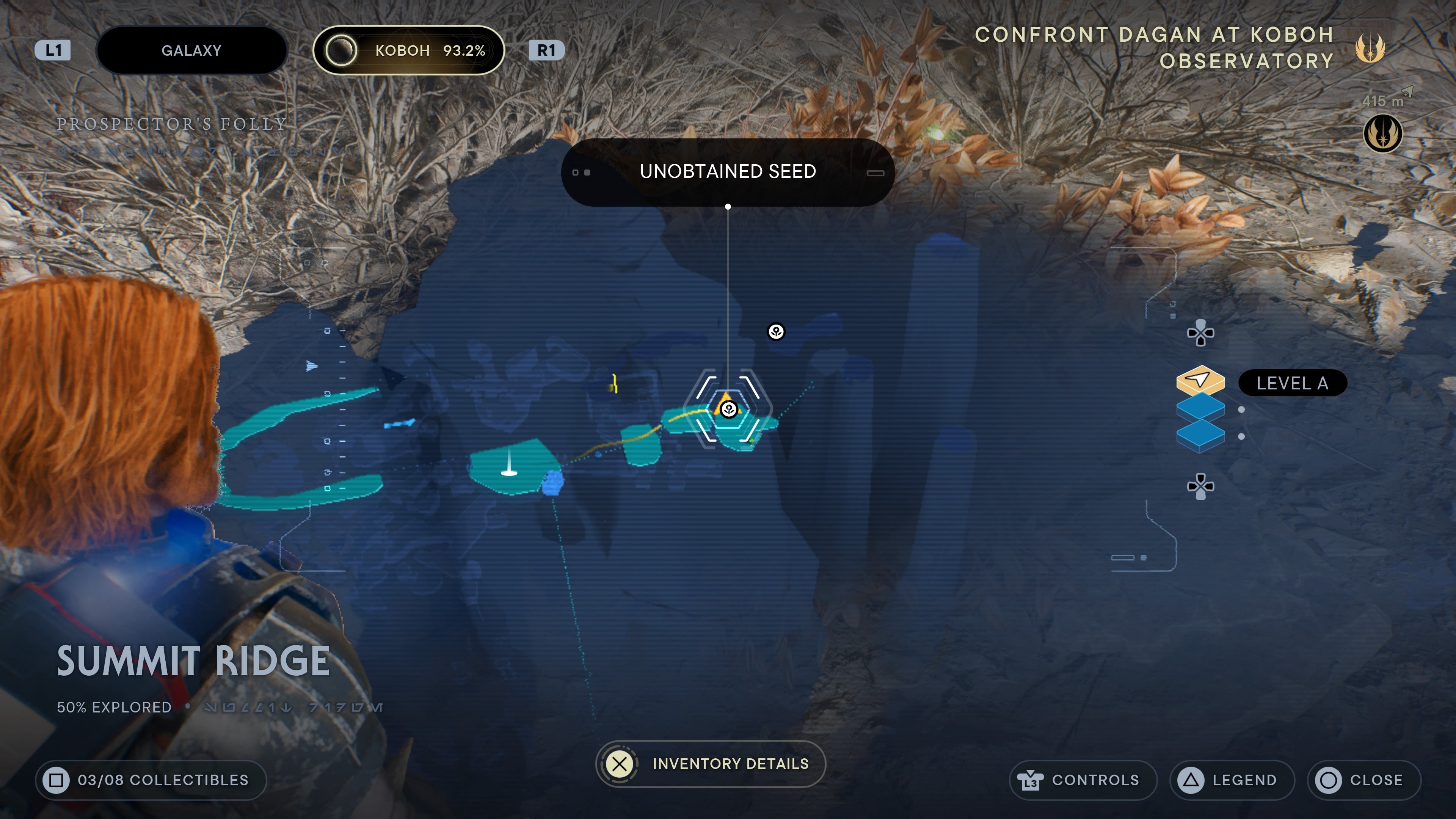Select the second seed marker outside the cursor
Image resolution: width=1456 pixels, height=819 pixels.
(x=776, y=332)
